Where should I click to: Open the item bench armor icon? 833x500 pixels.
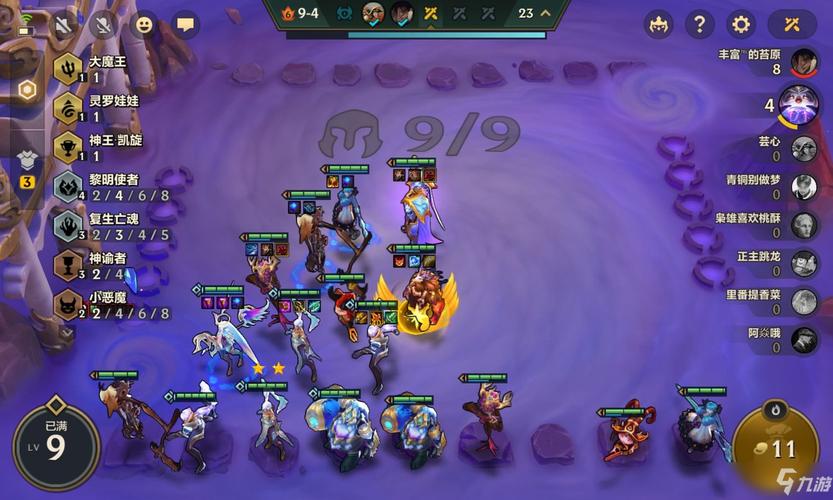pos(27,161)
